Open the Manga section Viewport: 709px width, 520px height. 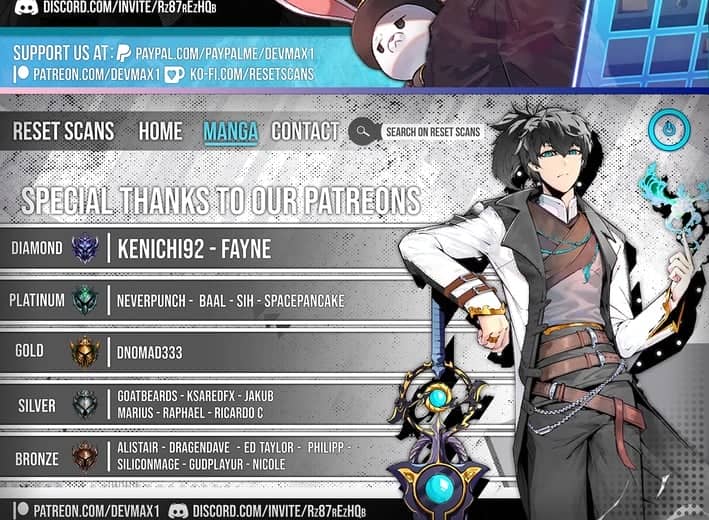[x=230, y=131]
